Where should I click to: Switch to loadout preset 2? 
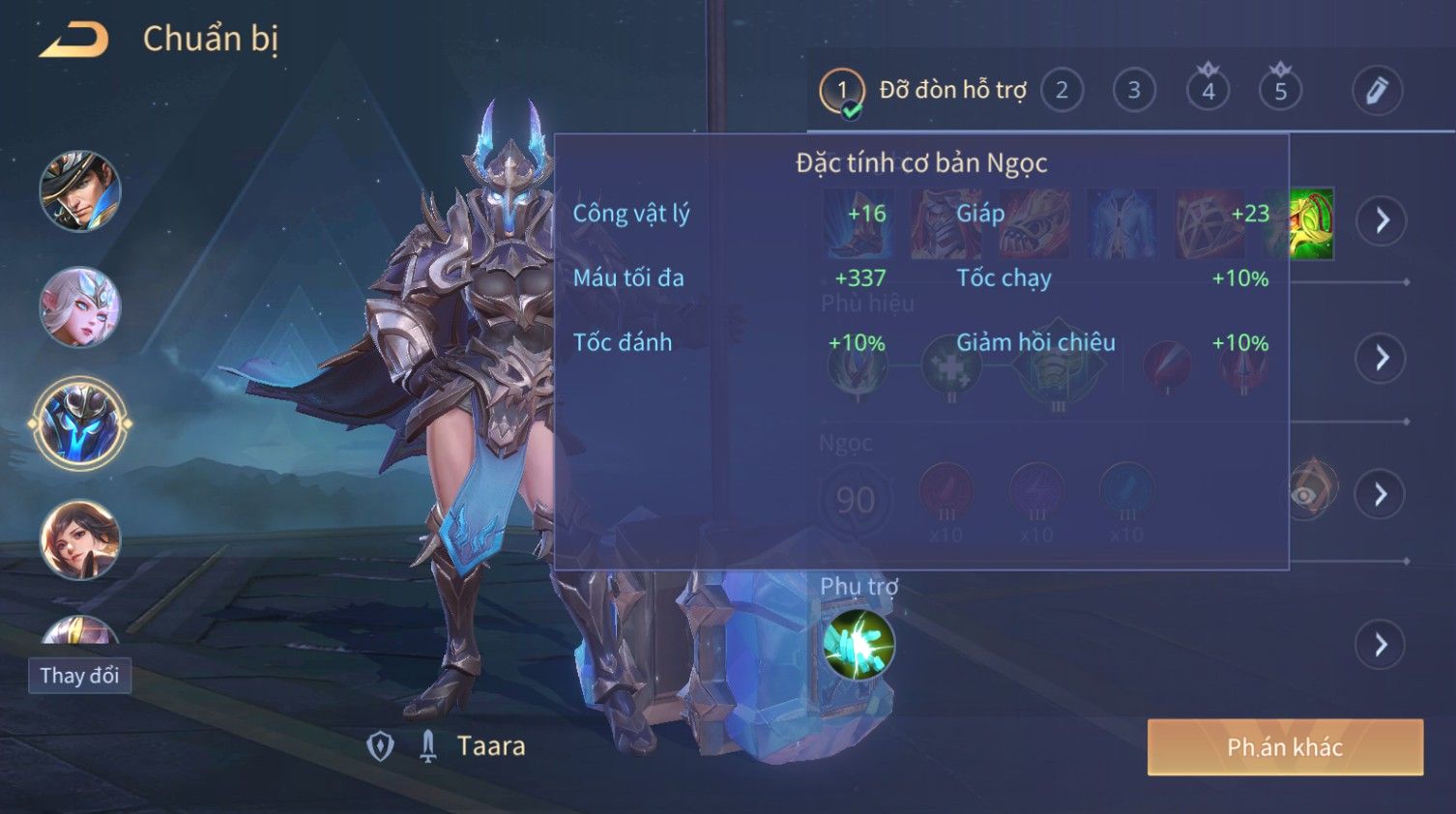(x=1062, y=91)
